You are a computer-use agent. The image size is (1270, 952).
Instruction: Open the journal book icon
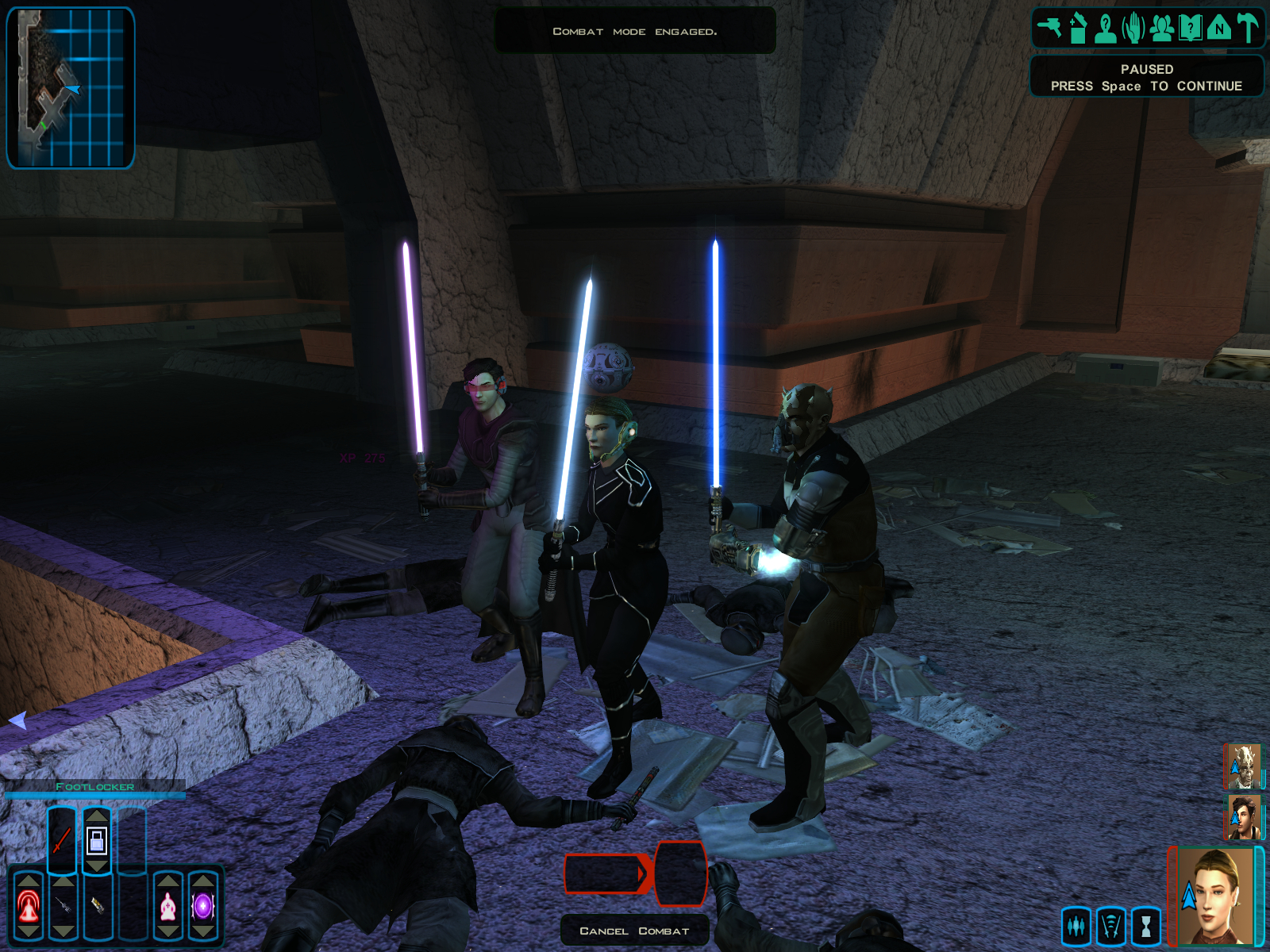point(1190,28)
